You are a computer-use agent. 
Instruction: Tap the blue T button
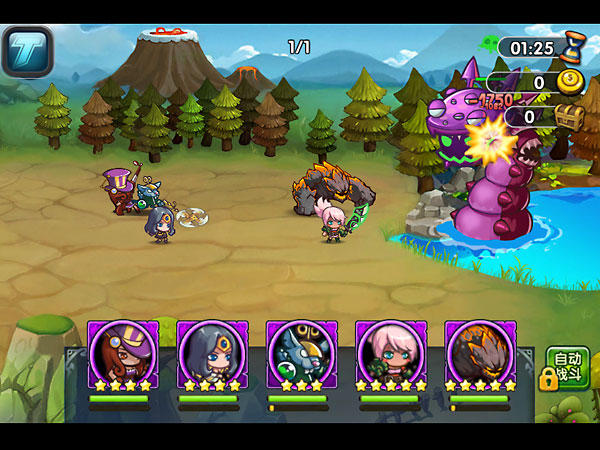click(27, 51)
